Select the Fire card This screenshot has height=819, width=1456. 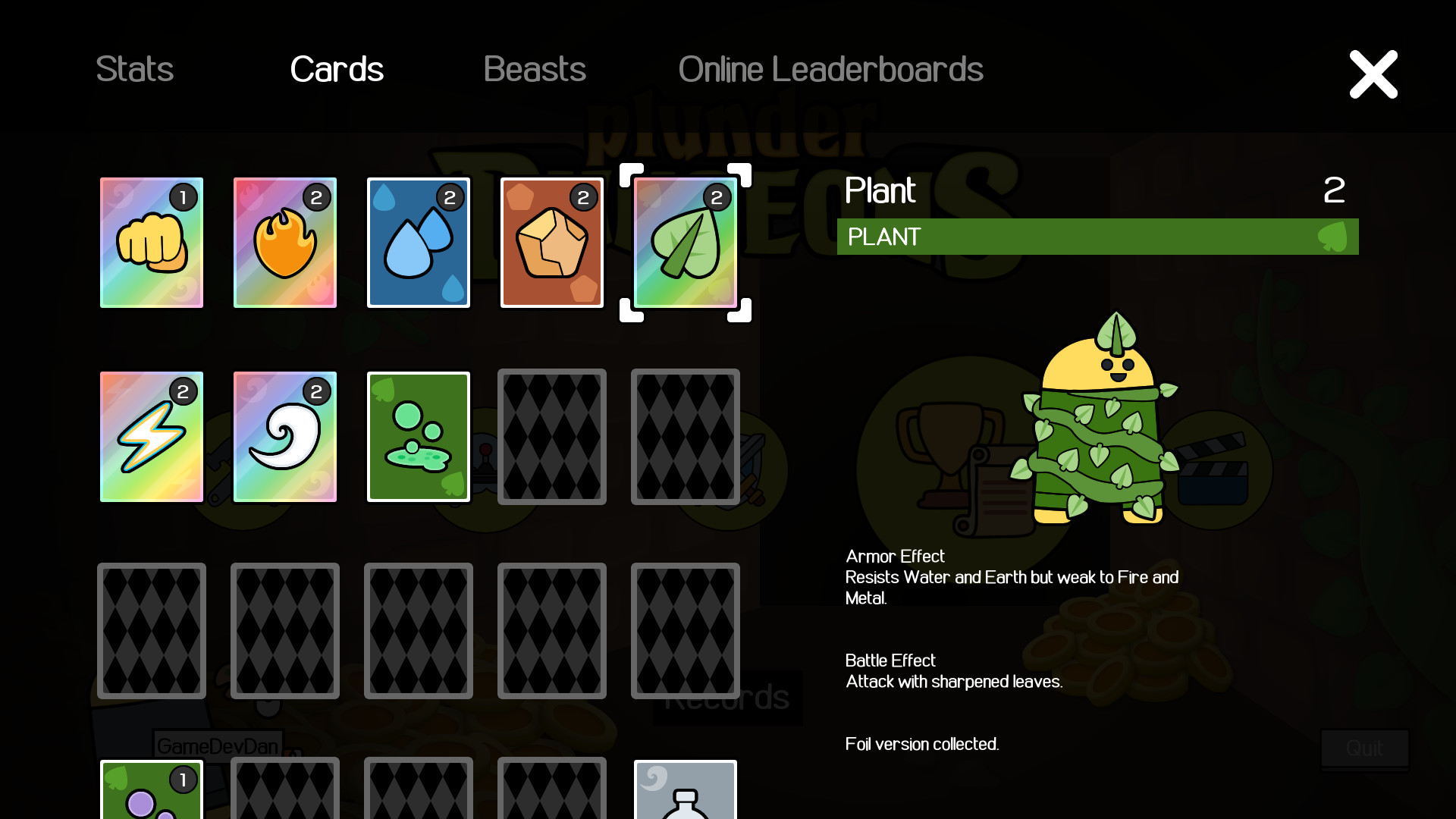click(x=284, y=243)
